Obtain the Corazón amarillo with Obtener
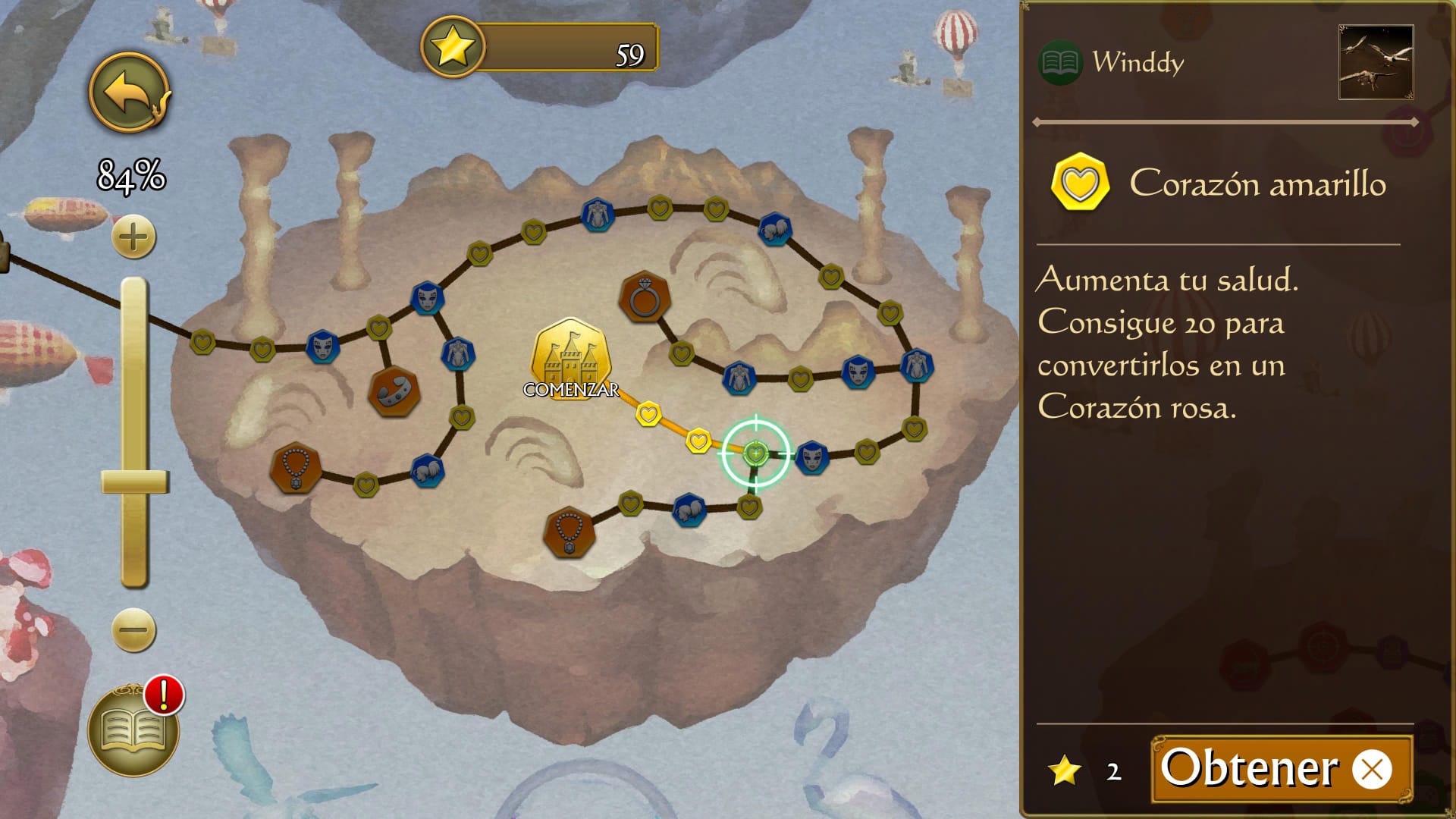The image size is (1456, 819). pos(1281,769)
